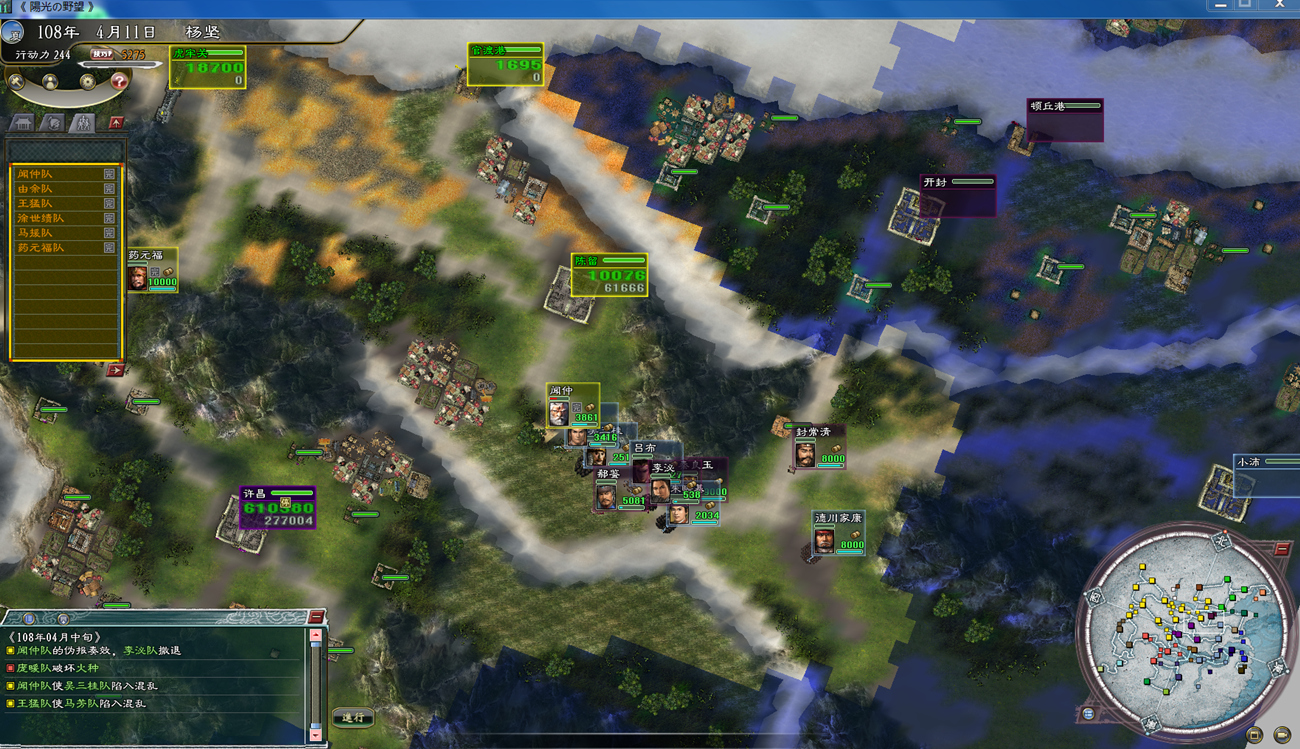Switch to the helmet tab
Viewport: 1300px width, 749px height.
pyautogui.click(x=54, y=123)
